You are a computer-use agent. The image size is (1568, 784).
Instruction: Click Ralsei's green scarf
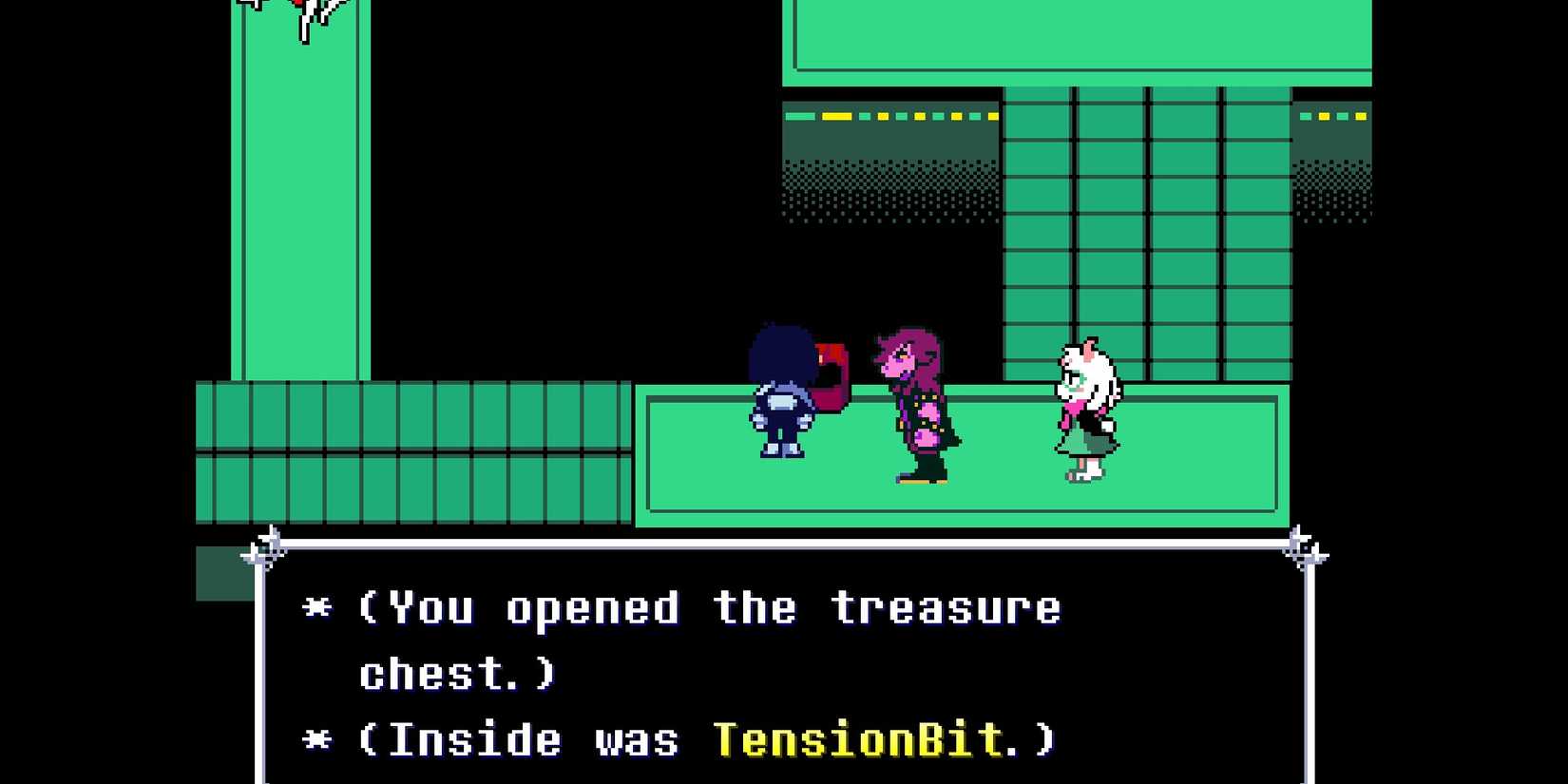click(1079, 380)
